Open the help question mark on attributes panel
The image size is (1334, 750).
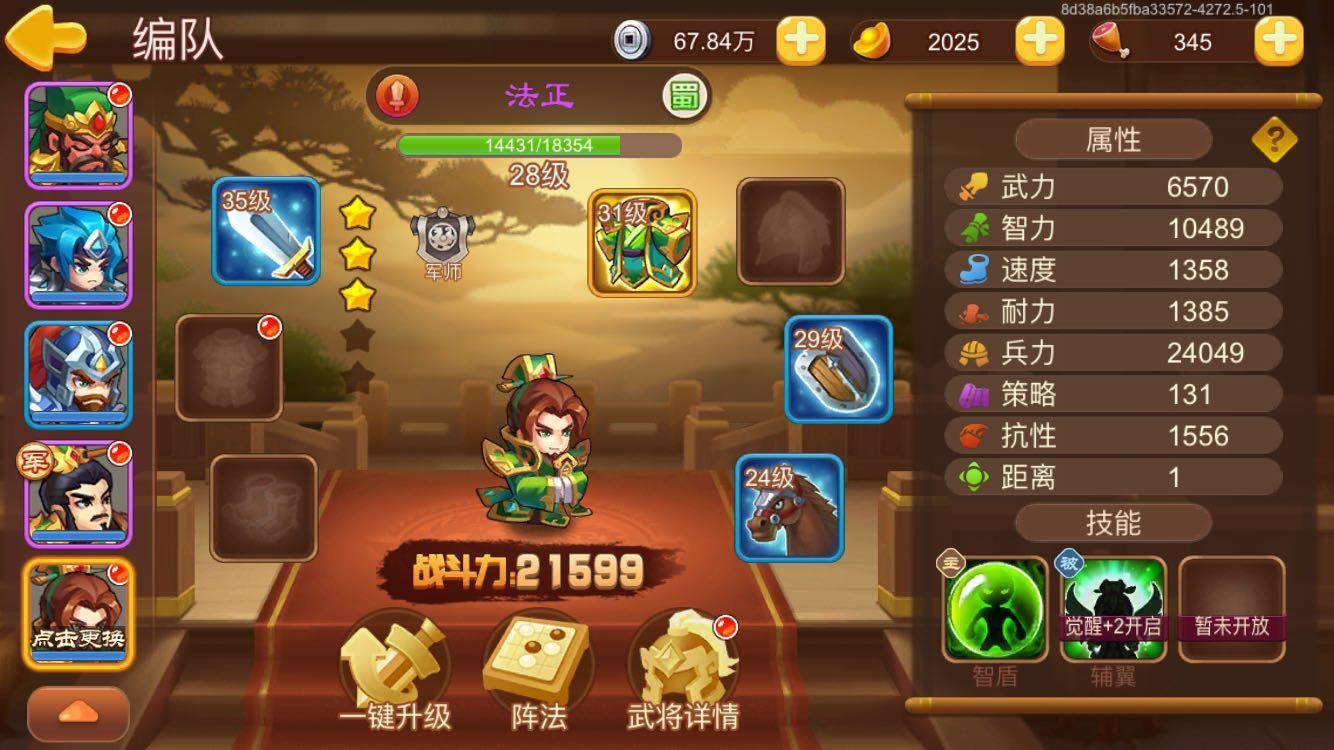pyautogui.click(x=1273, y=140)
